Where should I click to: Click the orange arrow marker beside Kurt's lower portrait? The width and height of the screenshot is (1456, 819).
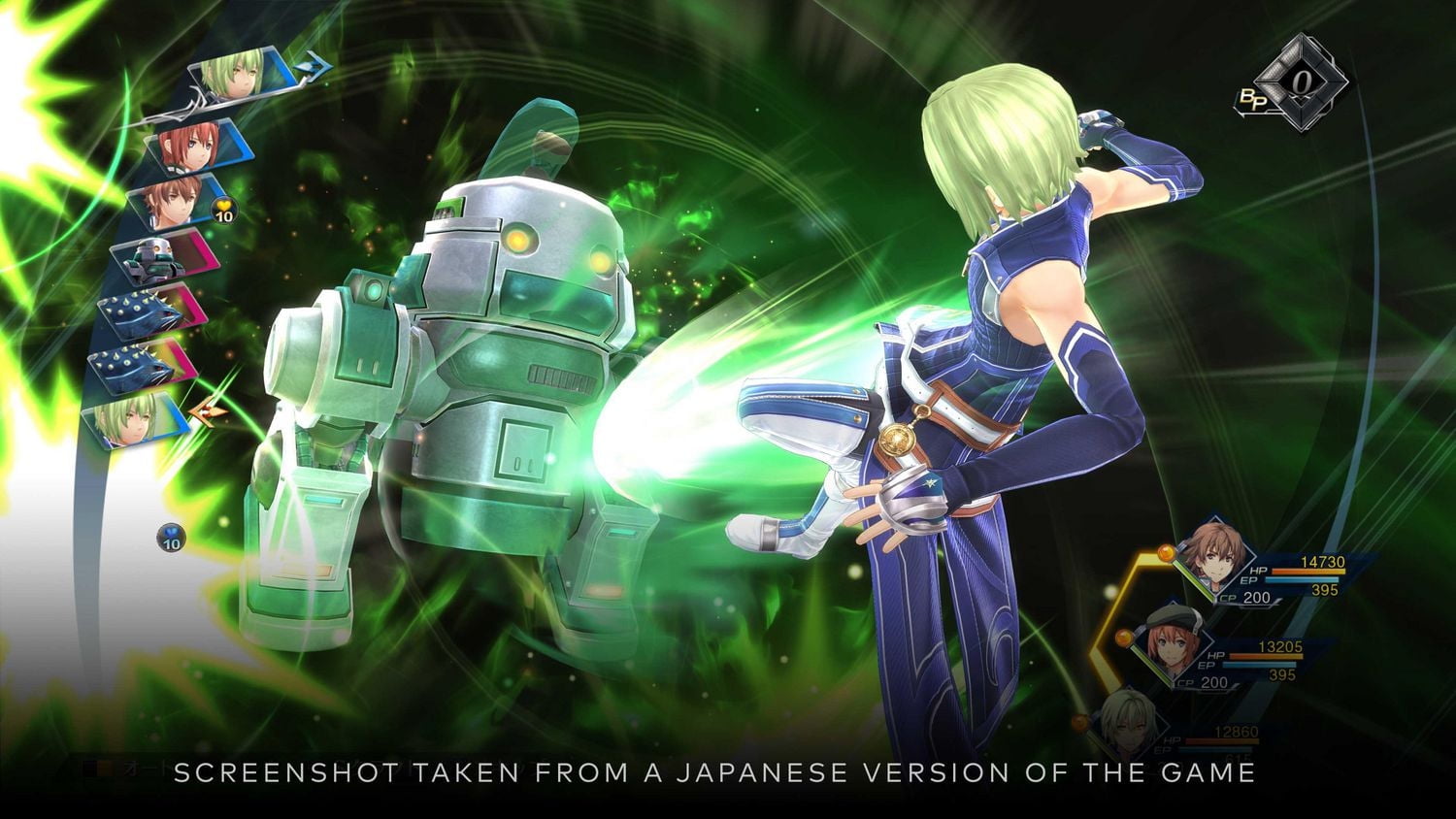pyautogui.click(x=207, y=410)
